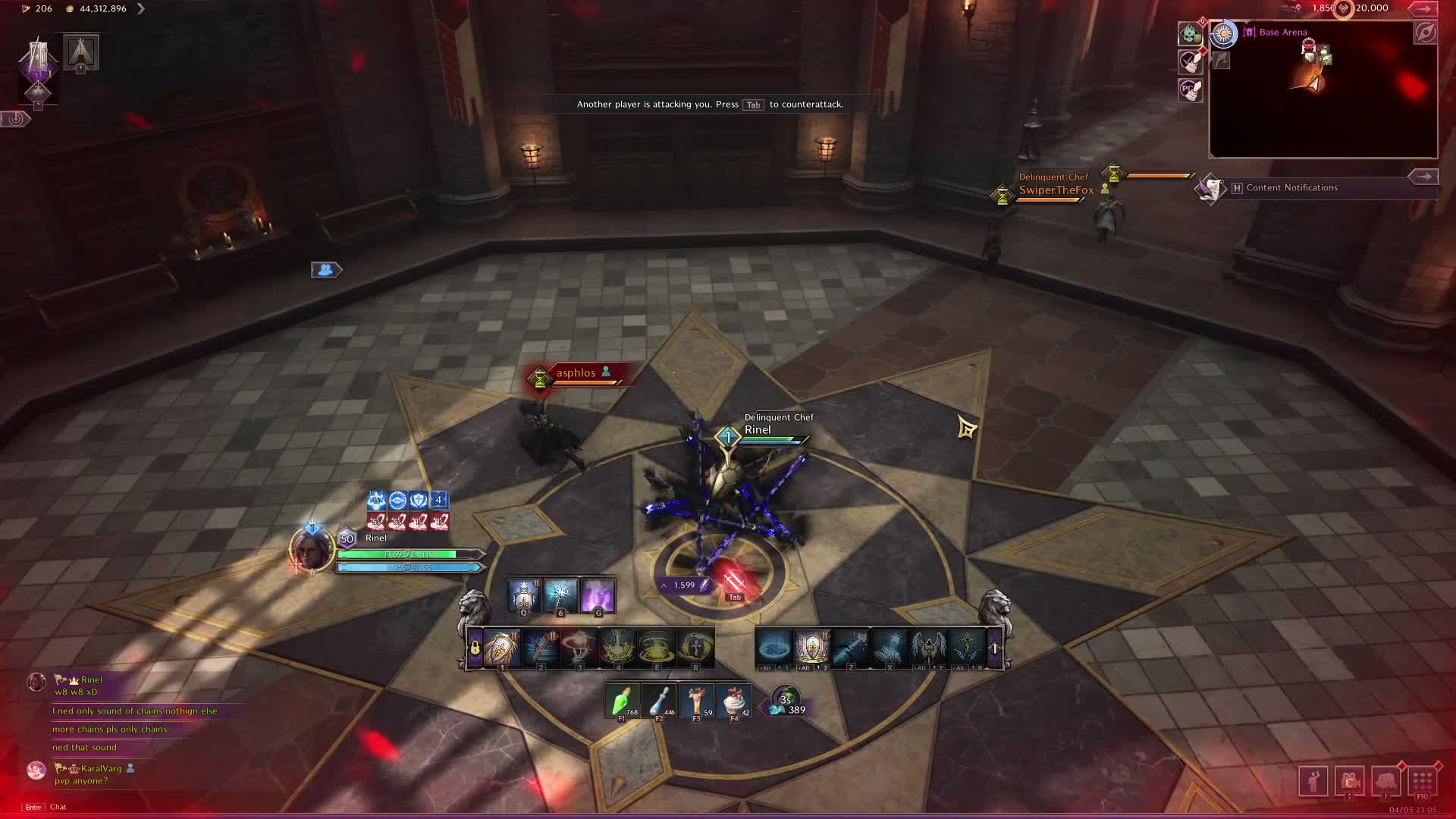Viewport: 1456px width, 819px height.
Task: Open Content Notifications panel
Action: (x=1291, y=187)
